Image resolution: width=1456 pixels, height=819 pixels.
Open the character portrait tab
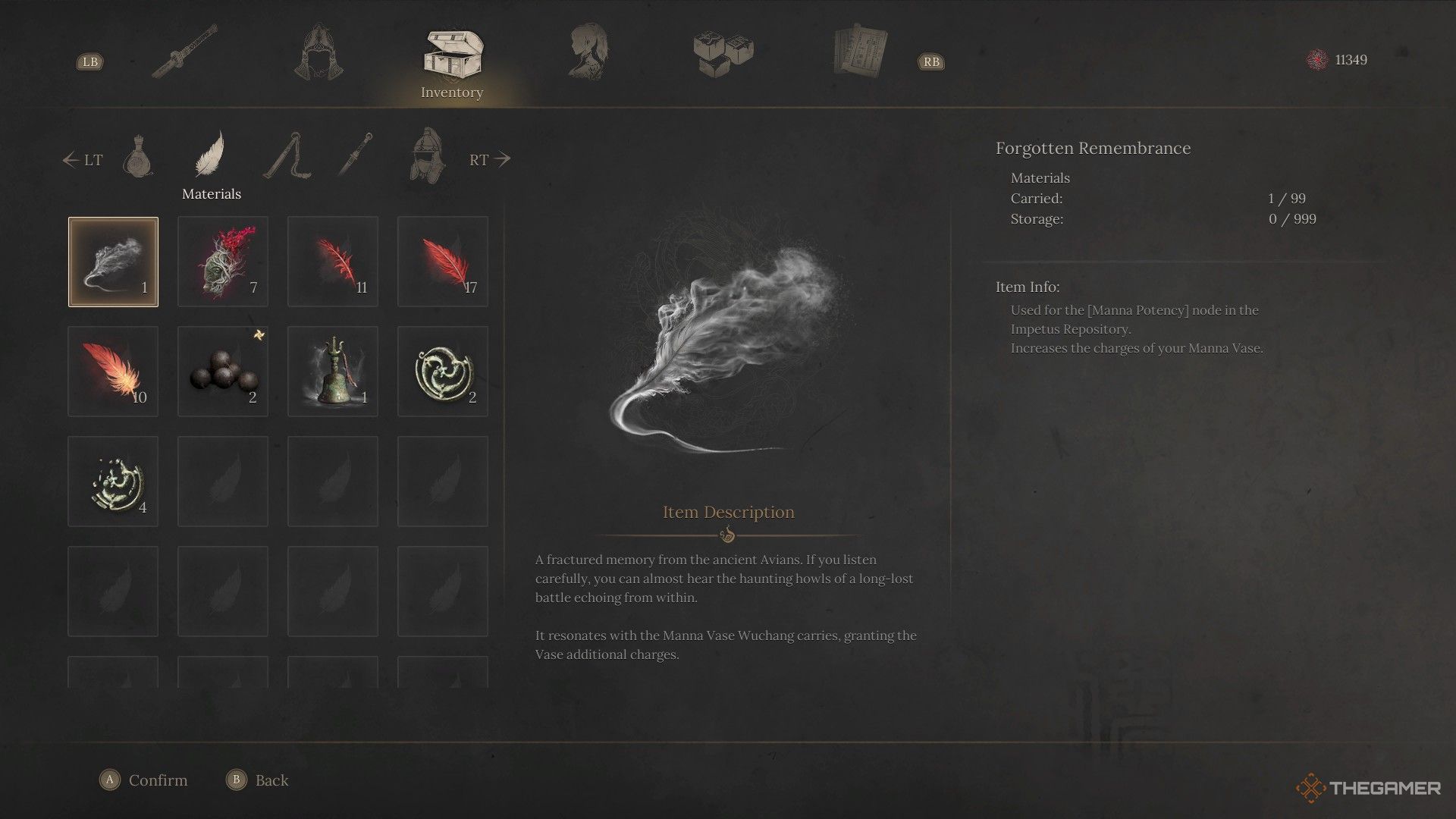click(x=588, y=52)
